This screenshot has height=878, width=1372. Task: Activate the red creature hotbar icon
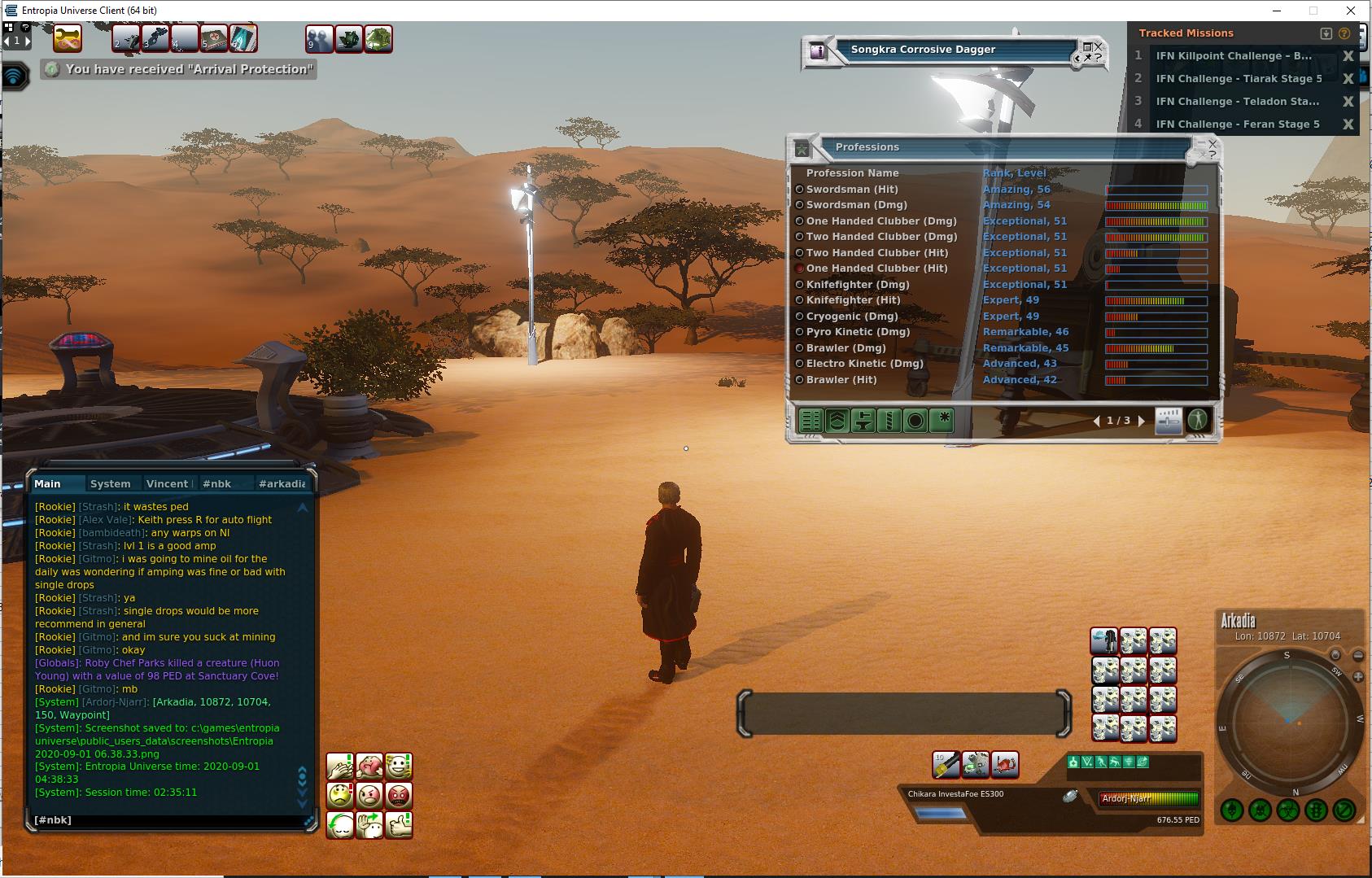click(1006, 764)
